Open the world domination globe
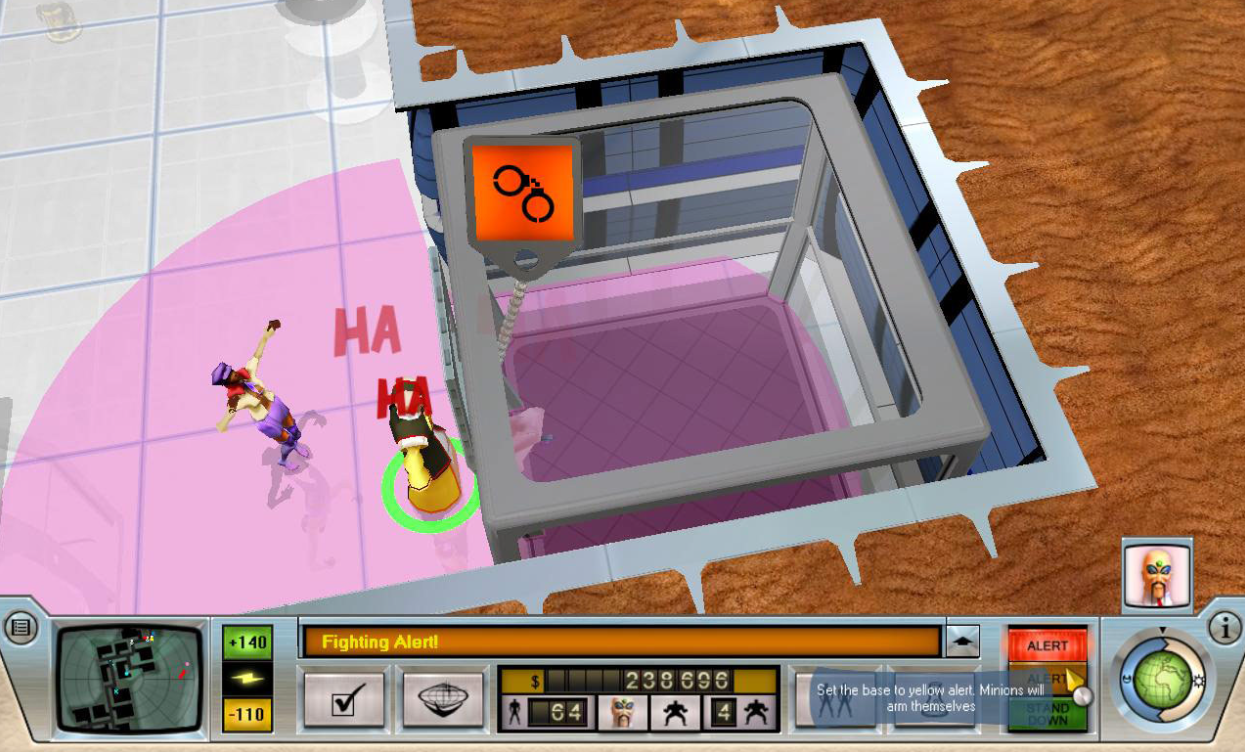Image resolution: width=1245 pixels, height=752 pixels. tap(1161, 680)
